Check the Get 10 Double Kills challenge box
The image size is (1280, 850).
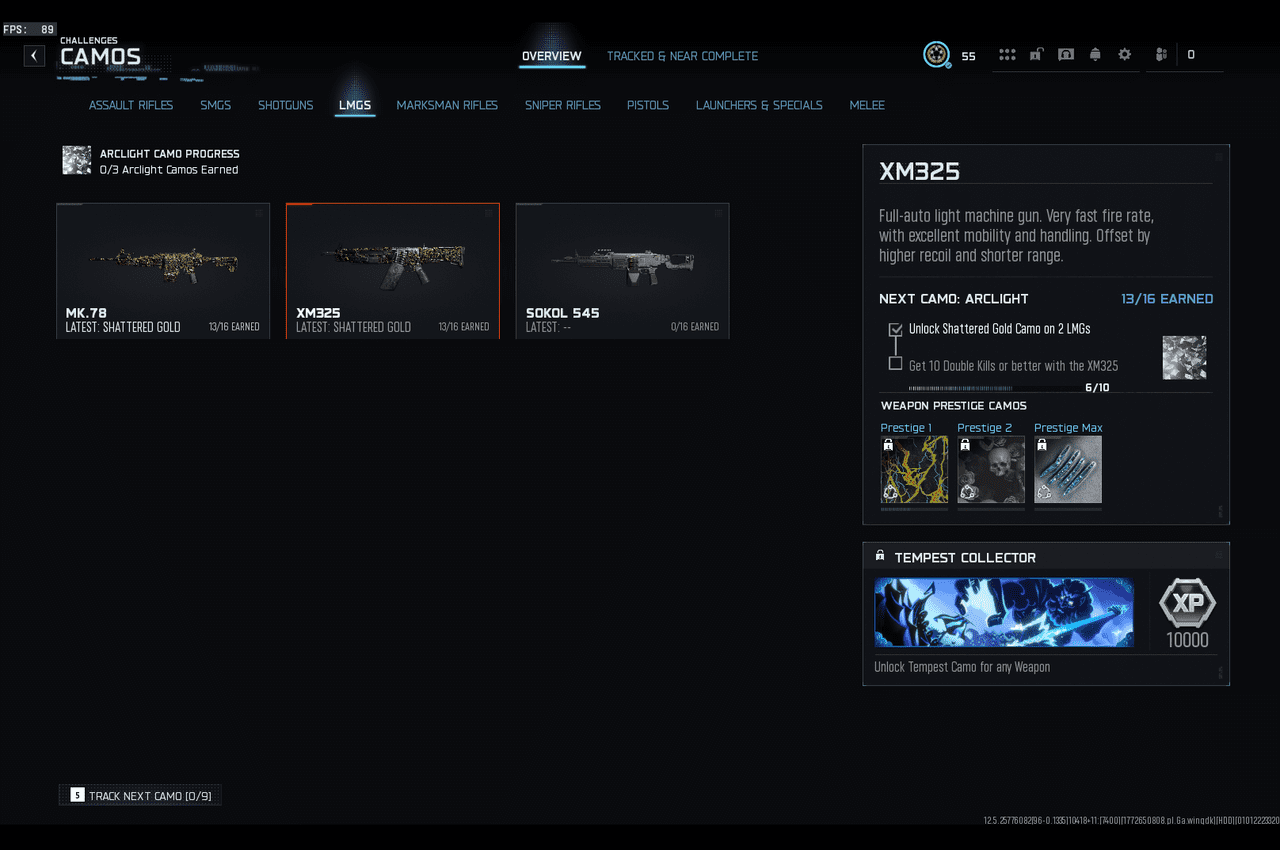pyautogui.click(x=895, y=363)
